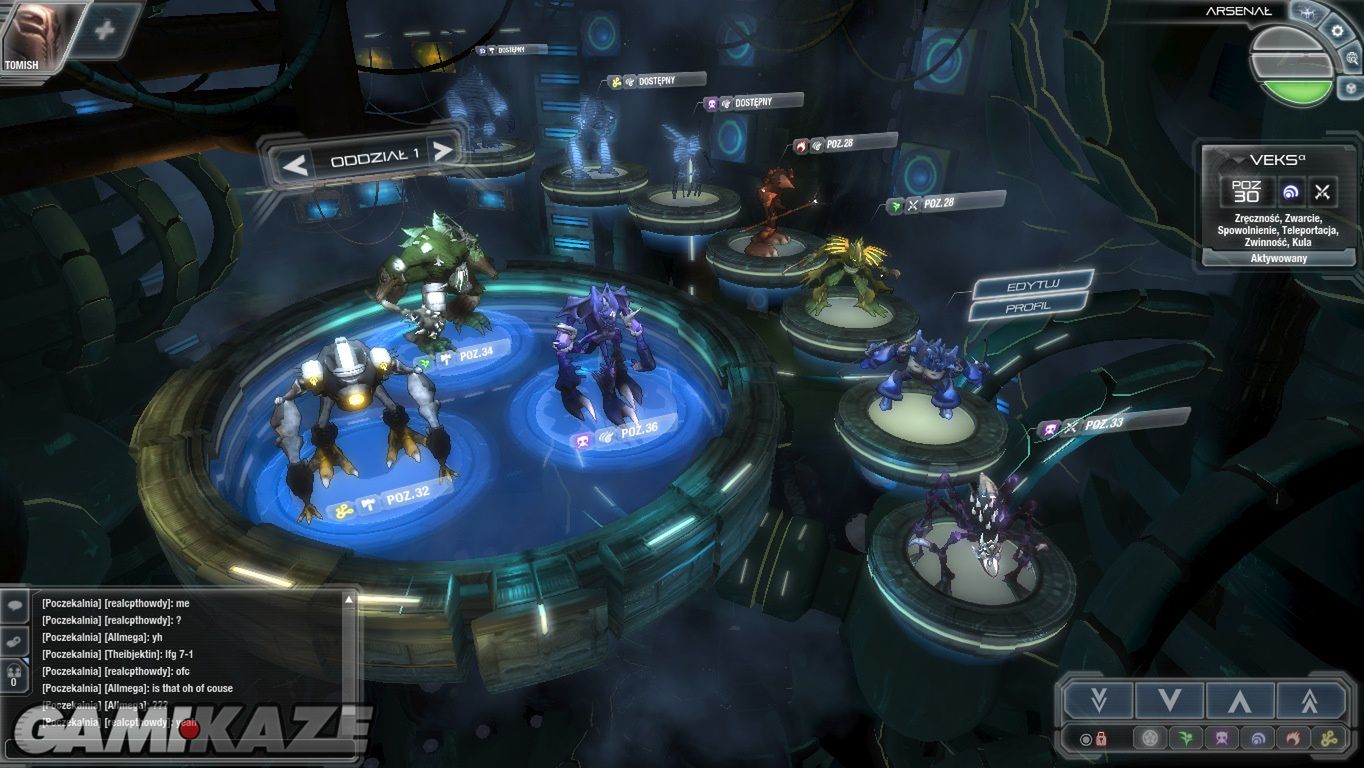Click the single down arrow button

pyautogui.click(x=1168, y=700)
